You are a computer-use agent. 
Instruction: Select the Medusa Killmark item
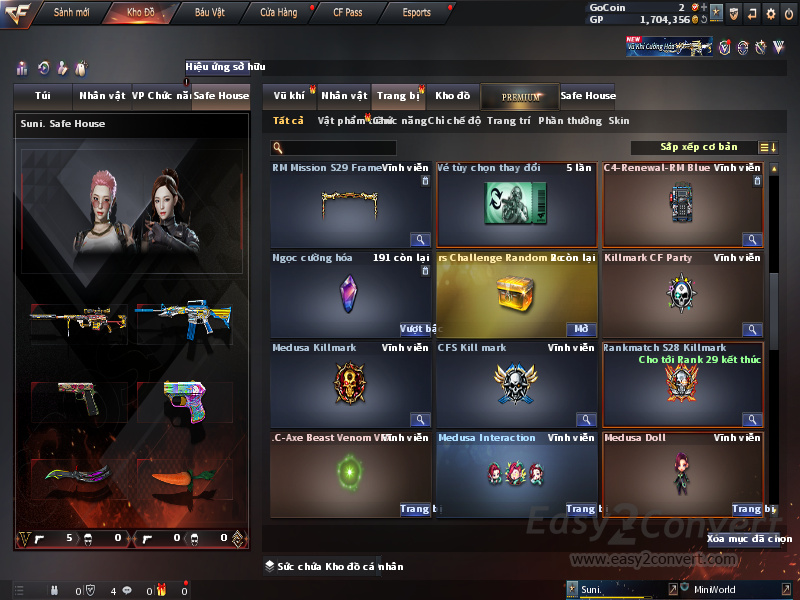[x=350, y=384]
